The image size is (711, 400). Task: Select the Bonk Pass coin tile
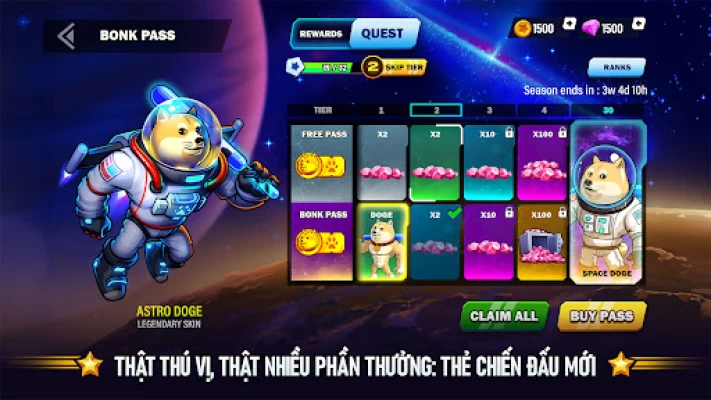(321, 243)
